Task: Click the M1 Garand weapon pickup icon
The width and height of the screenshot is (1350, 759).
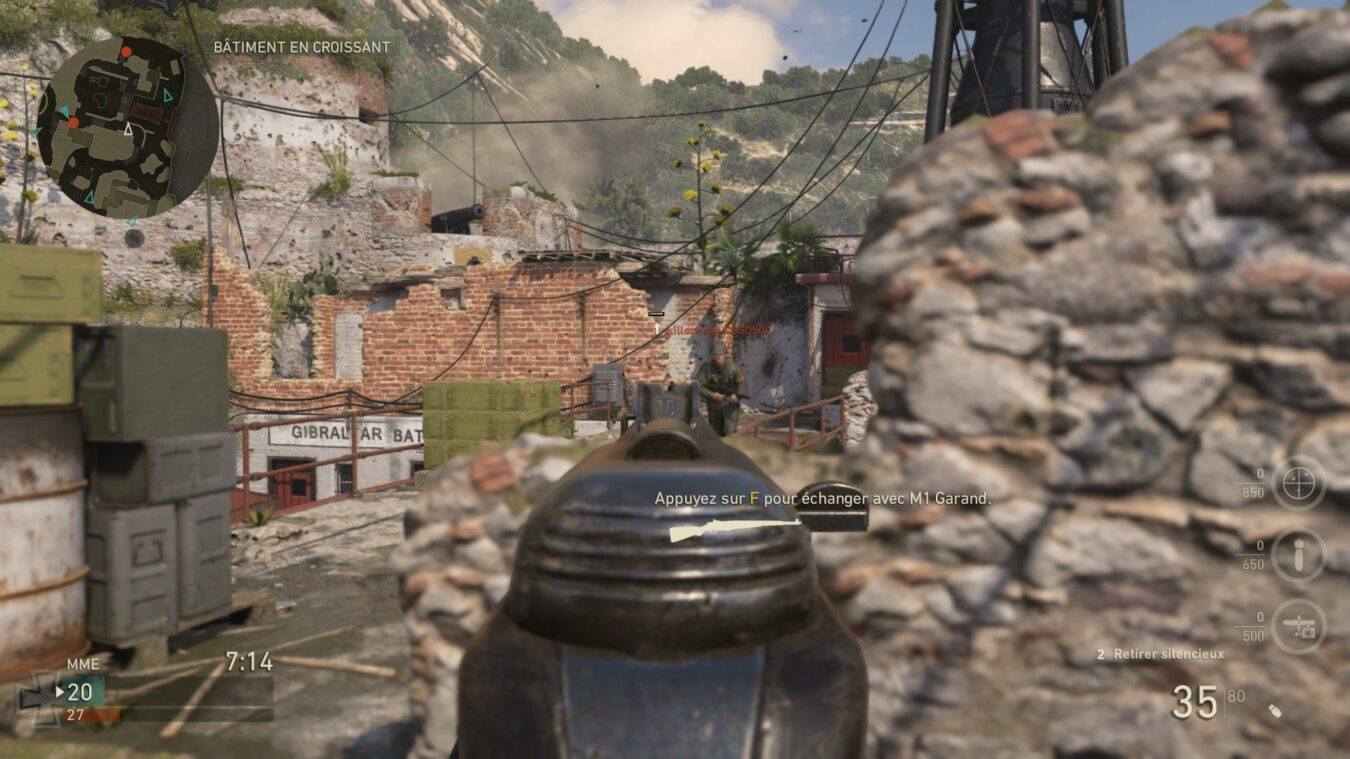Action: click(x=734, y=529)
